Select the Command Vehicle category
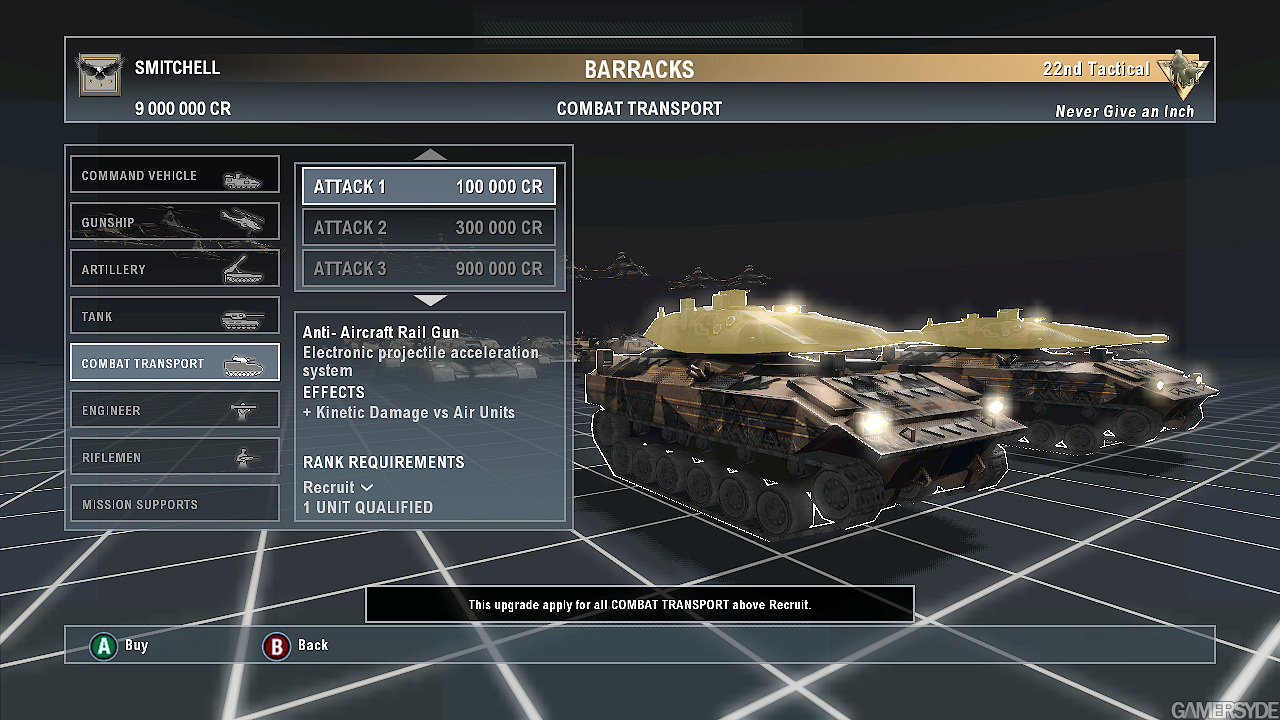Image resolution: width=1280 pixels, height=720 pixels. (x=175, y=175)
